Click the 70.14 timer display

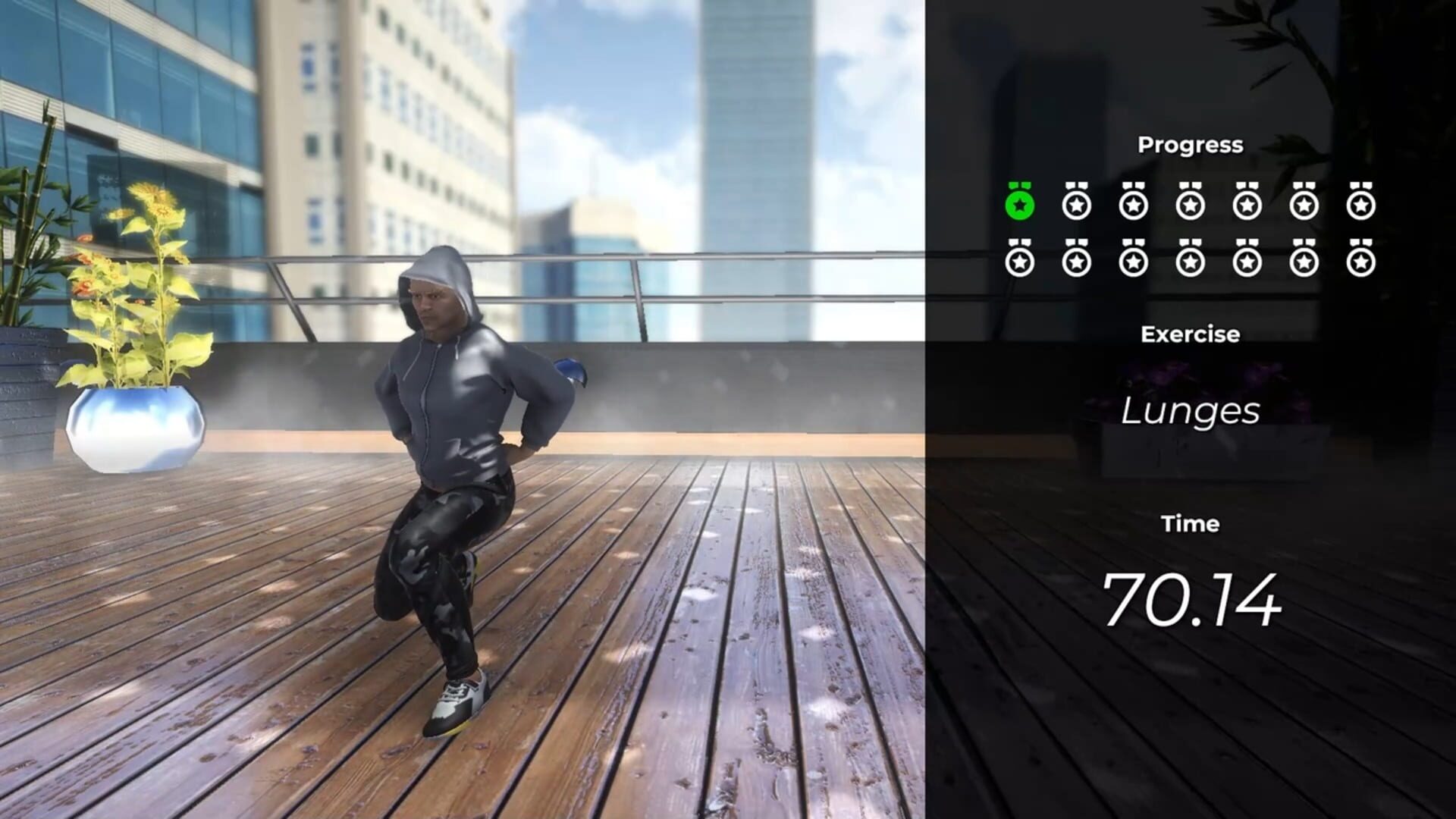1194,600
